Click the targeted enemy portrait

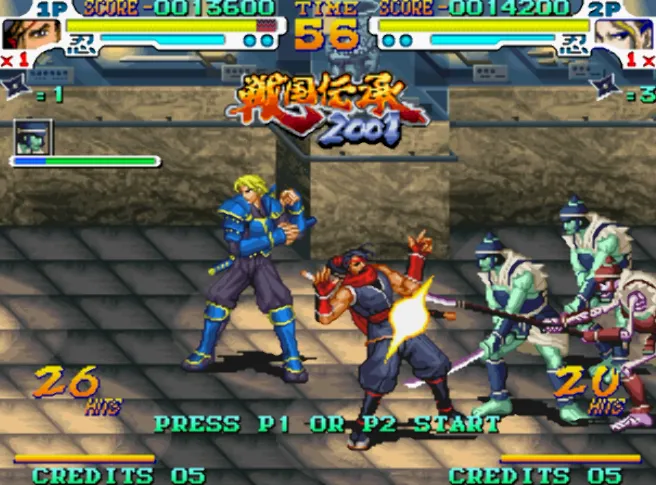[x=33, y=136]
